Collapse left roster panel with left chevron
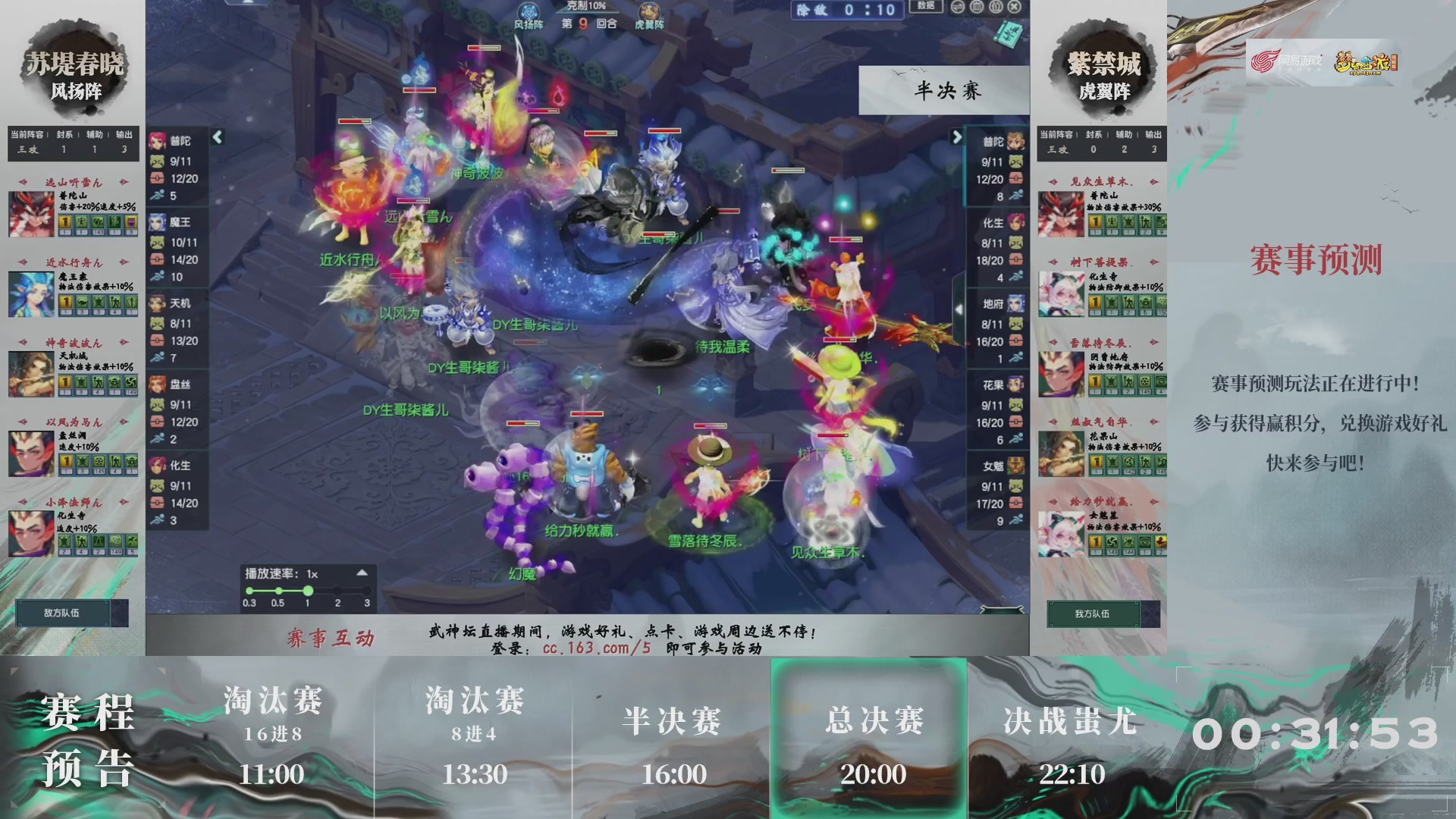 [218, 138]
